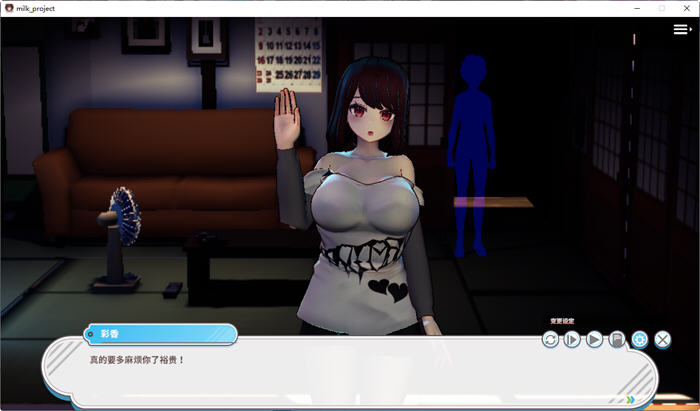This screenshot has width=700, height=411.
Task: Close the milk_project window
Action: coord(686,7)
